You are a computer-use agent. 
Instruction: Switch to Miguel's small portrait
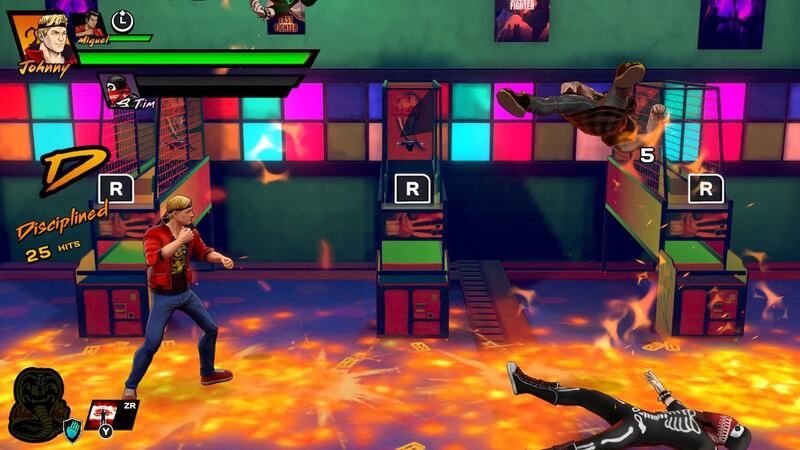[x=90, y=22]
